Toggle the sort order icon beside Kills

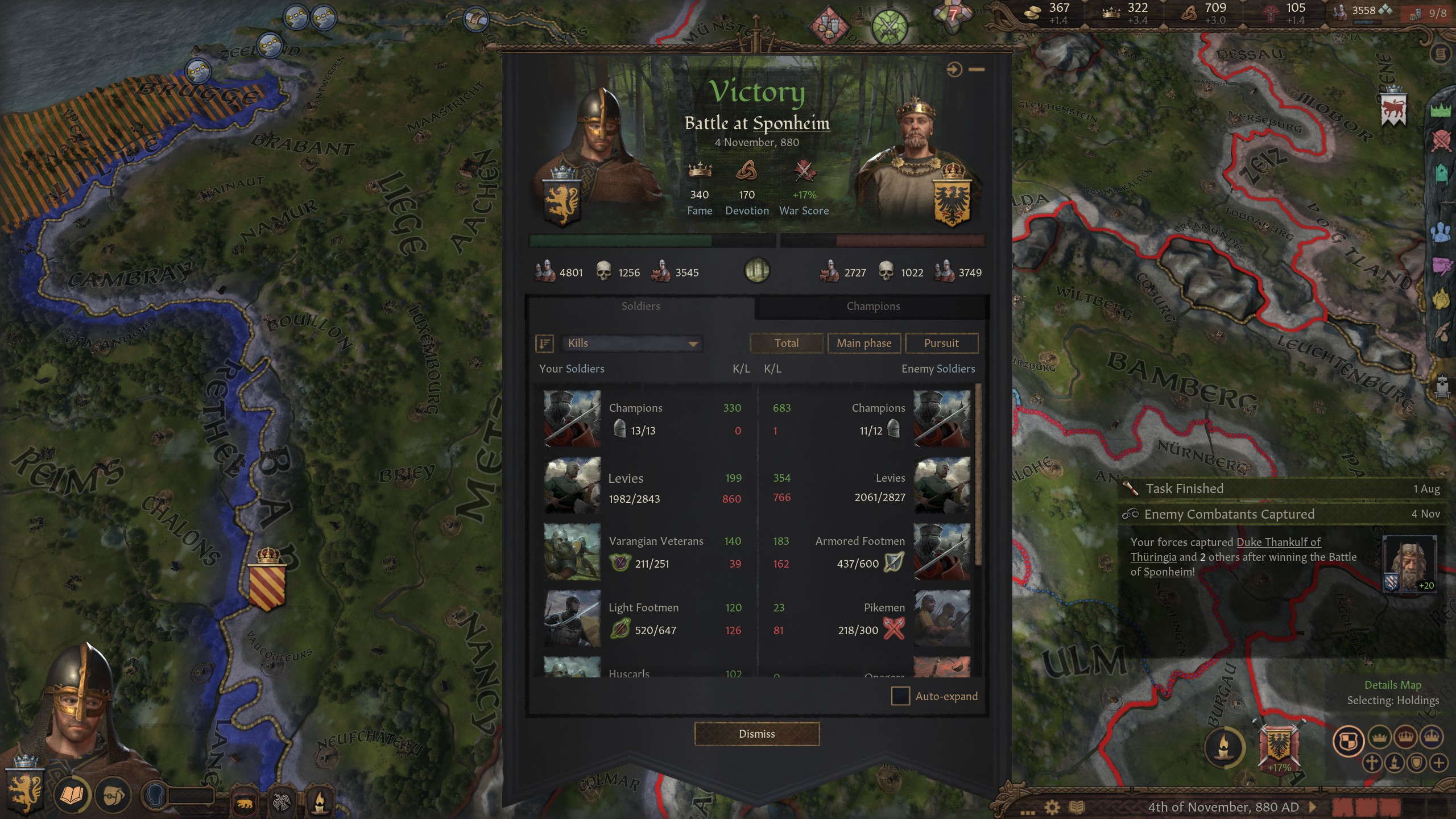tap(544, 344)
